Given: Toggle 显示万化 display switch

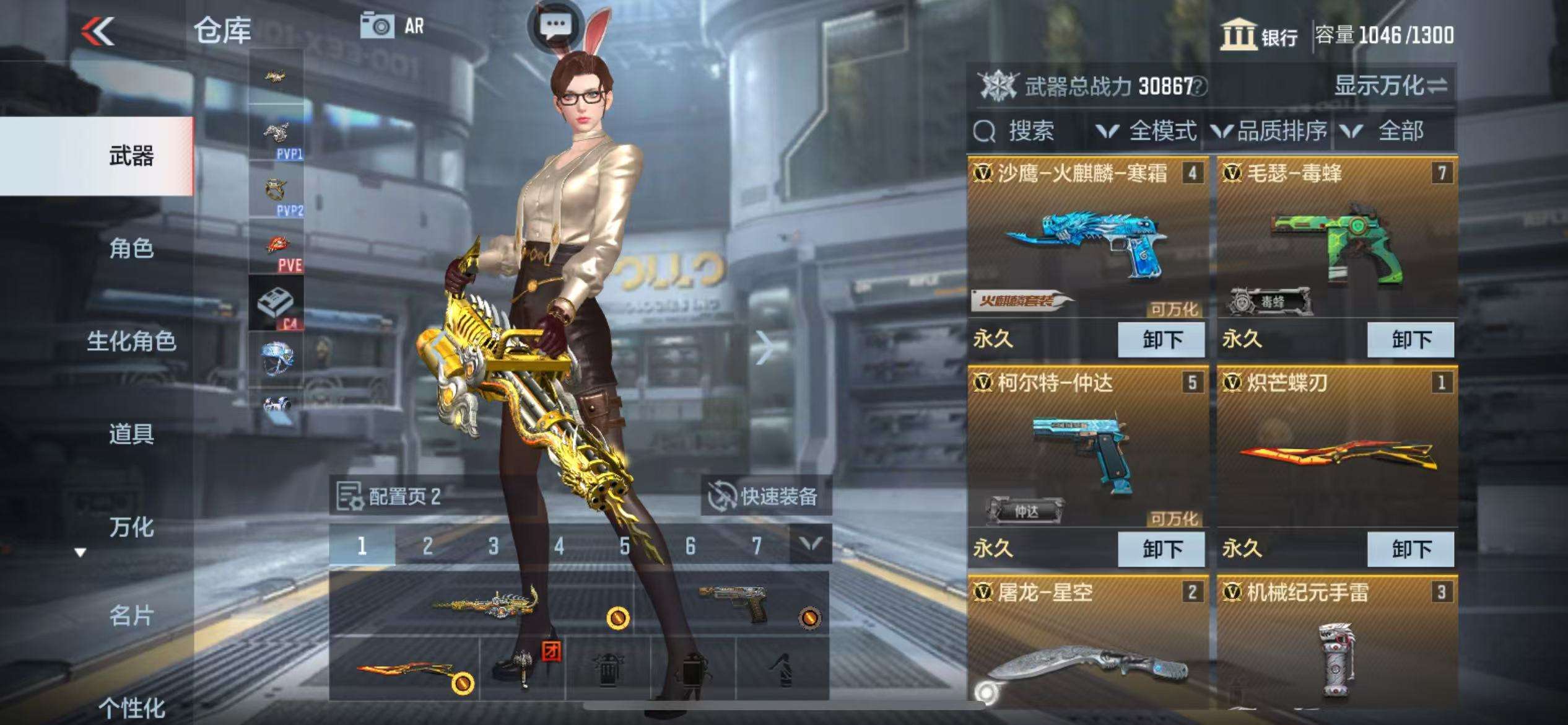Looking at the screenshot, I should [1390, 86].
